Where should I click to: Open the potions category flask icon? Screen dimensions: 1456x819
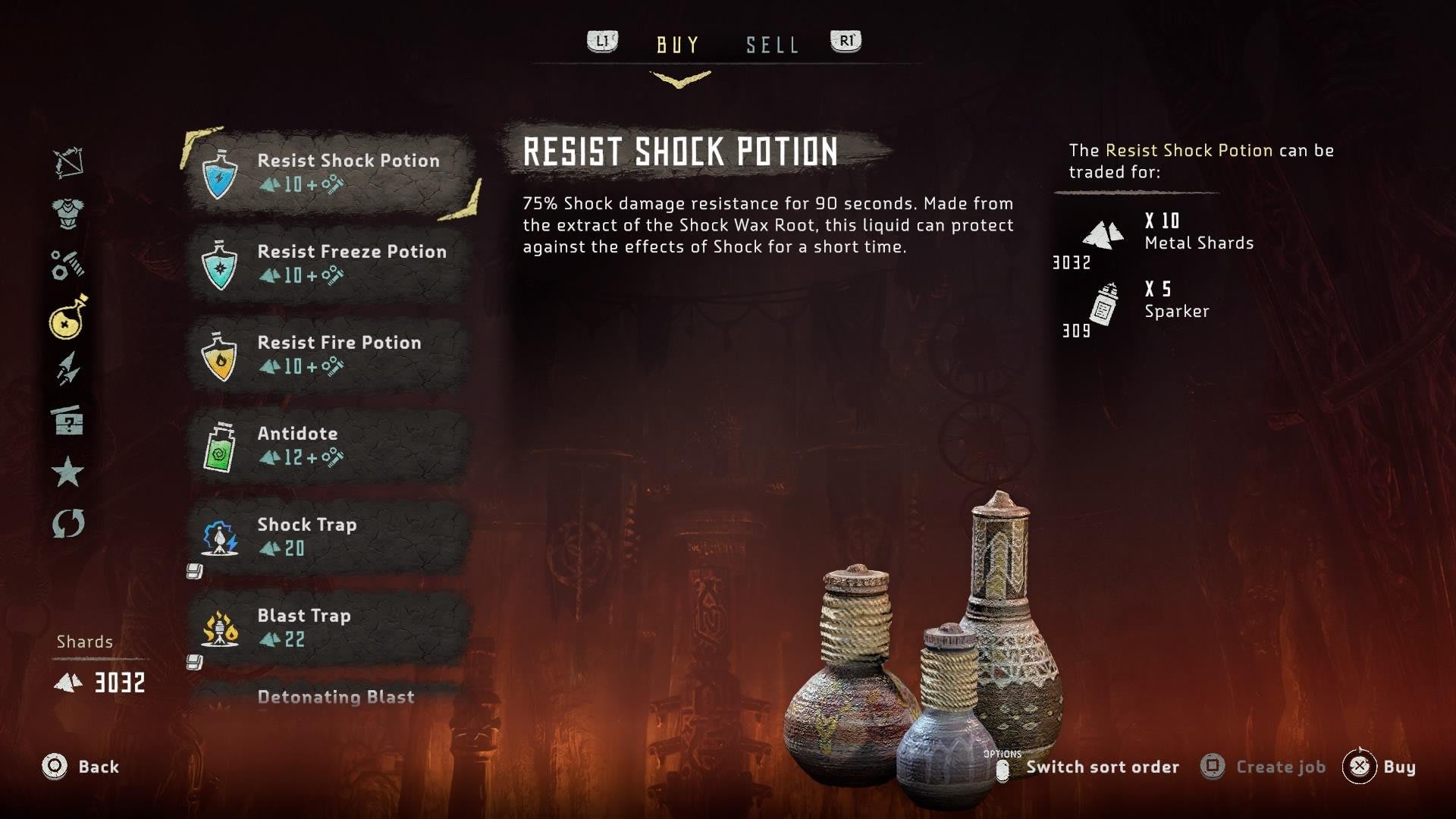(68, 317)
